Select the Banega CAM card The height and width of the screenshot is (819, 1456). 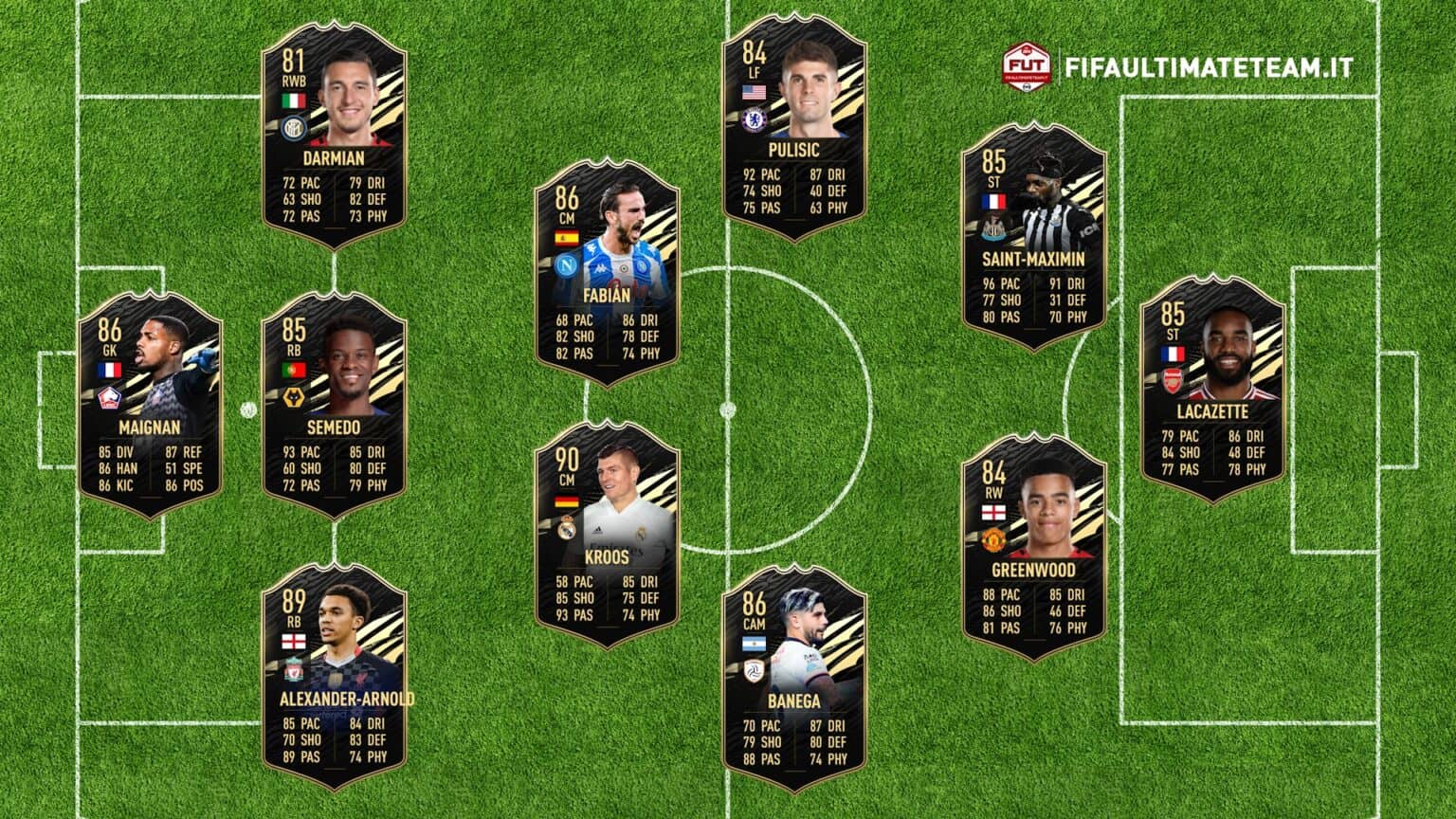coord(794,678)
